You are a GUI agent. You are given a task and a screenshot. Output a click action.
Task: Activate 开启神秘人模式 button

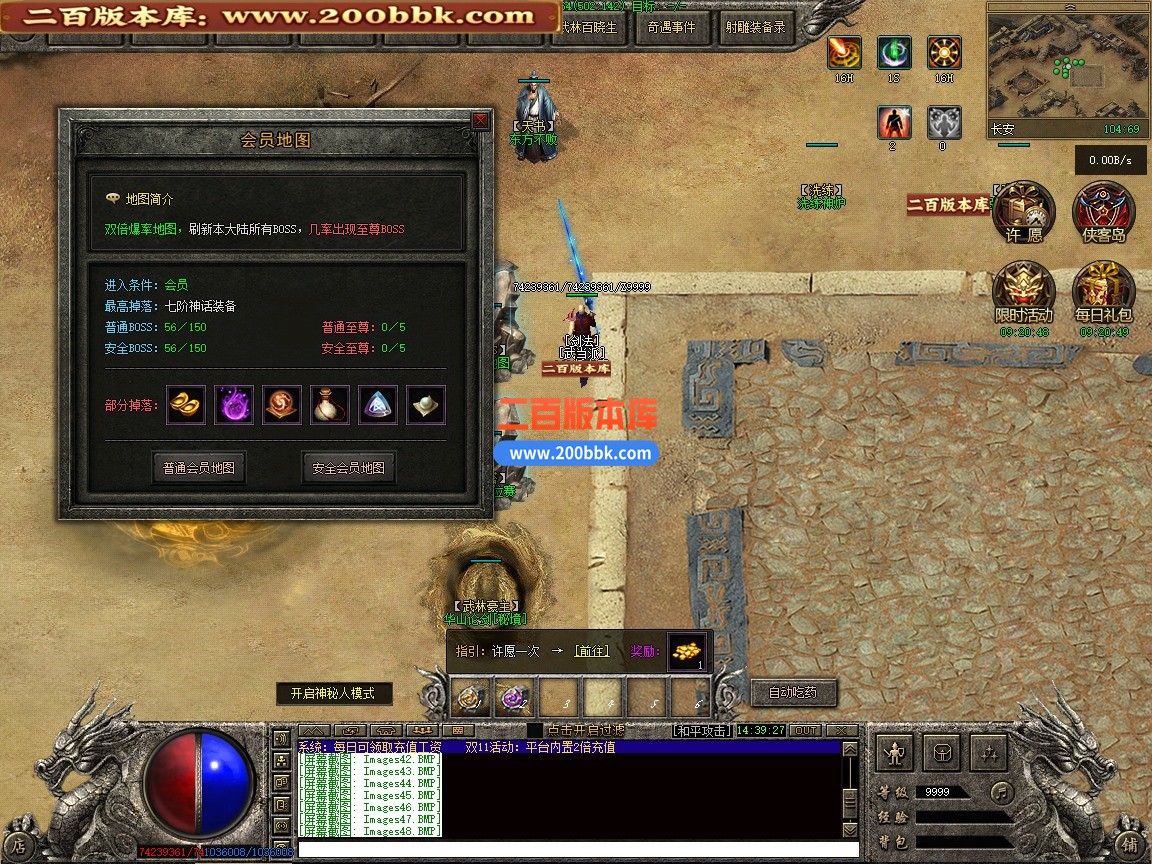(x=334, y=693)
